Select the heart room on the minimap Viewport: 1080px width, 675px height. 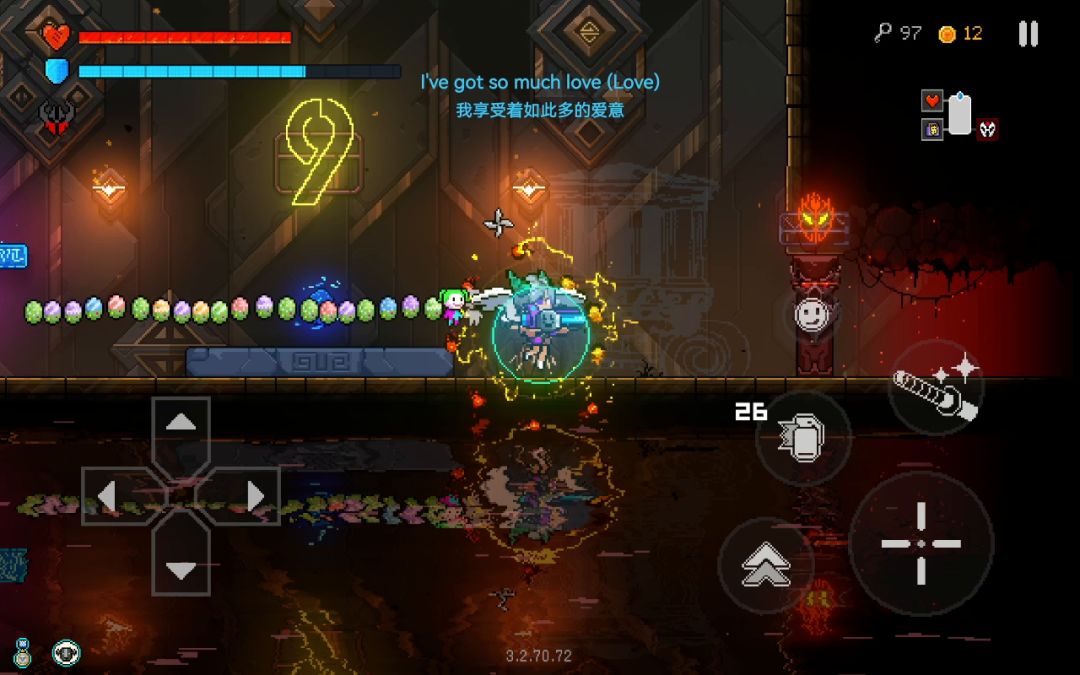932,100
